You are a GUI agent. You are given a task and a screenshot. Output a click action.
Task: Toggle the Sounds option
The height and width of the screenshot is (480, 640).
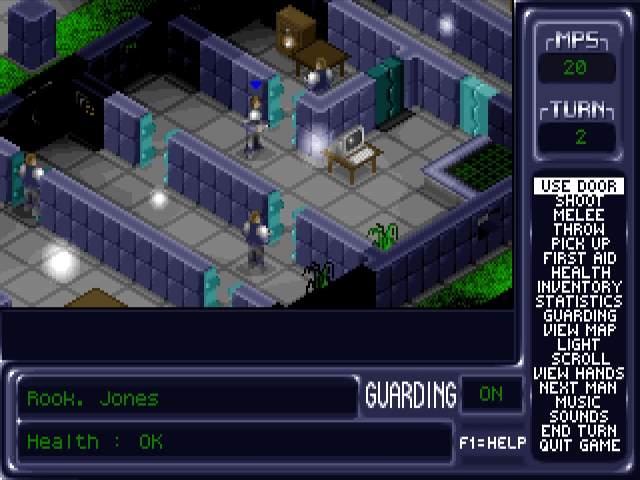[x=579, y=416]
